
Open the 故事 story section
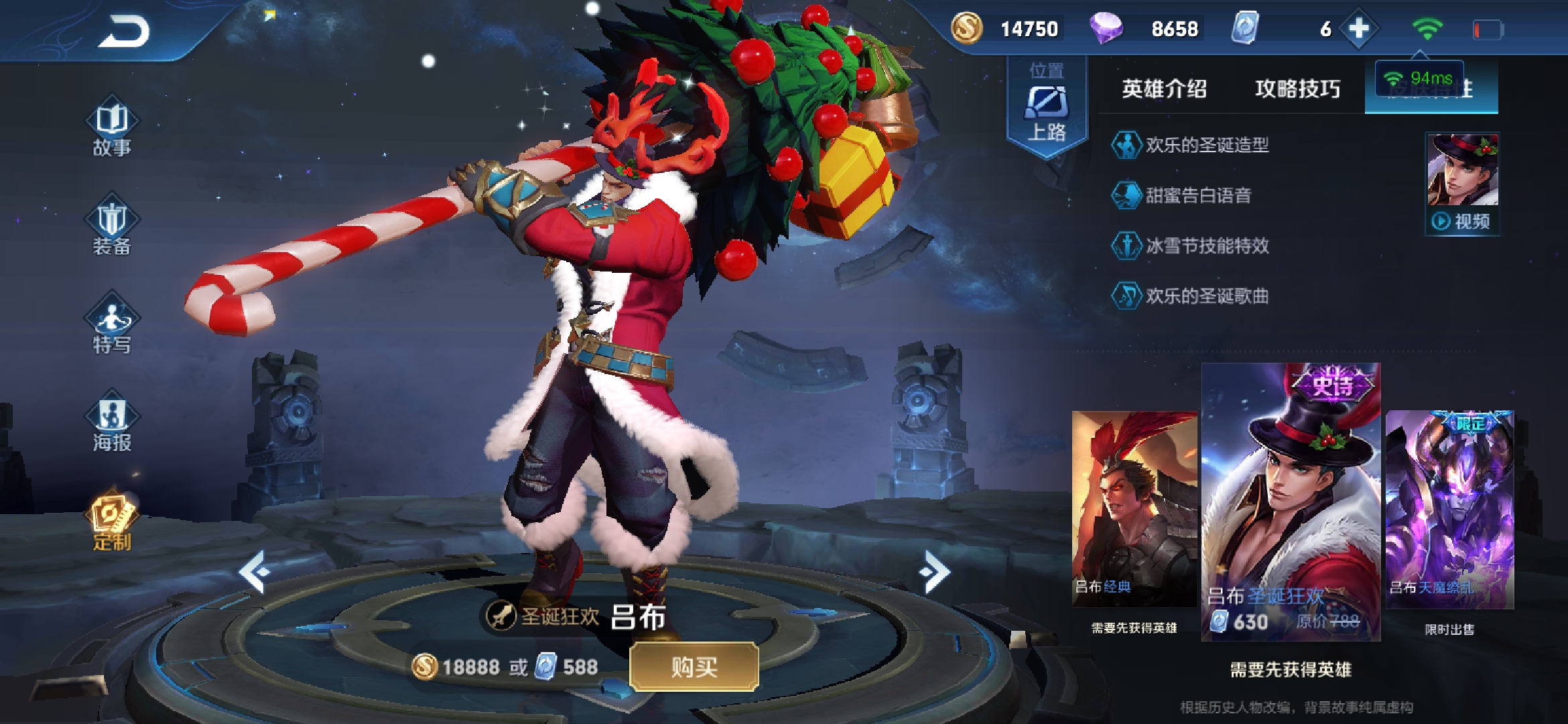pyautogui.click(x=112, y=131)
